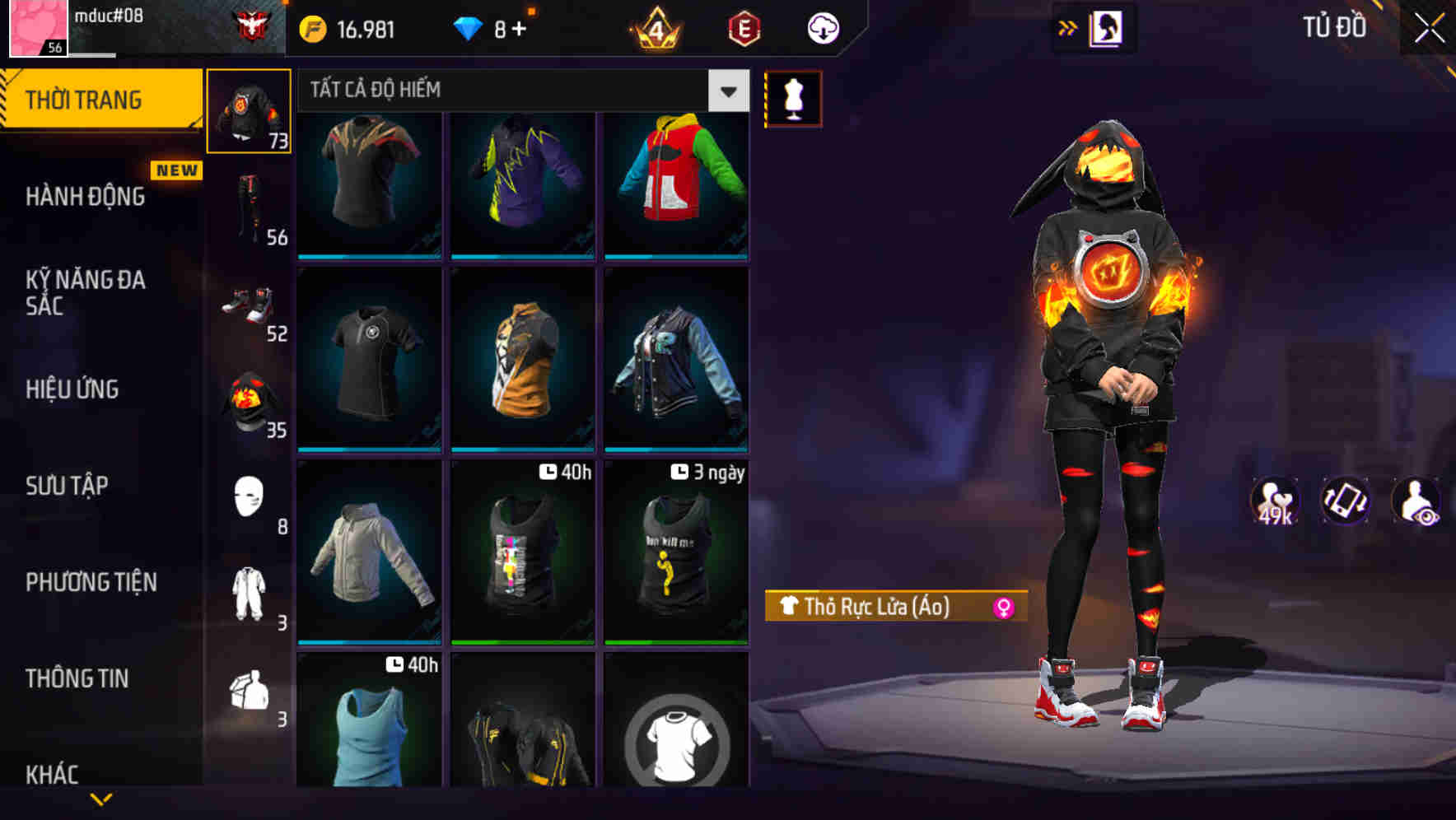Select the white hoodie jacket thumbnail
This screenshot has width=1456, height=820.
[368, 553]
